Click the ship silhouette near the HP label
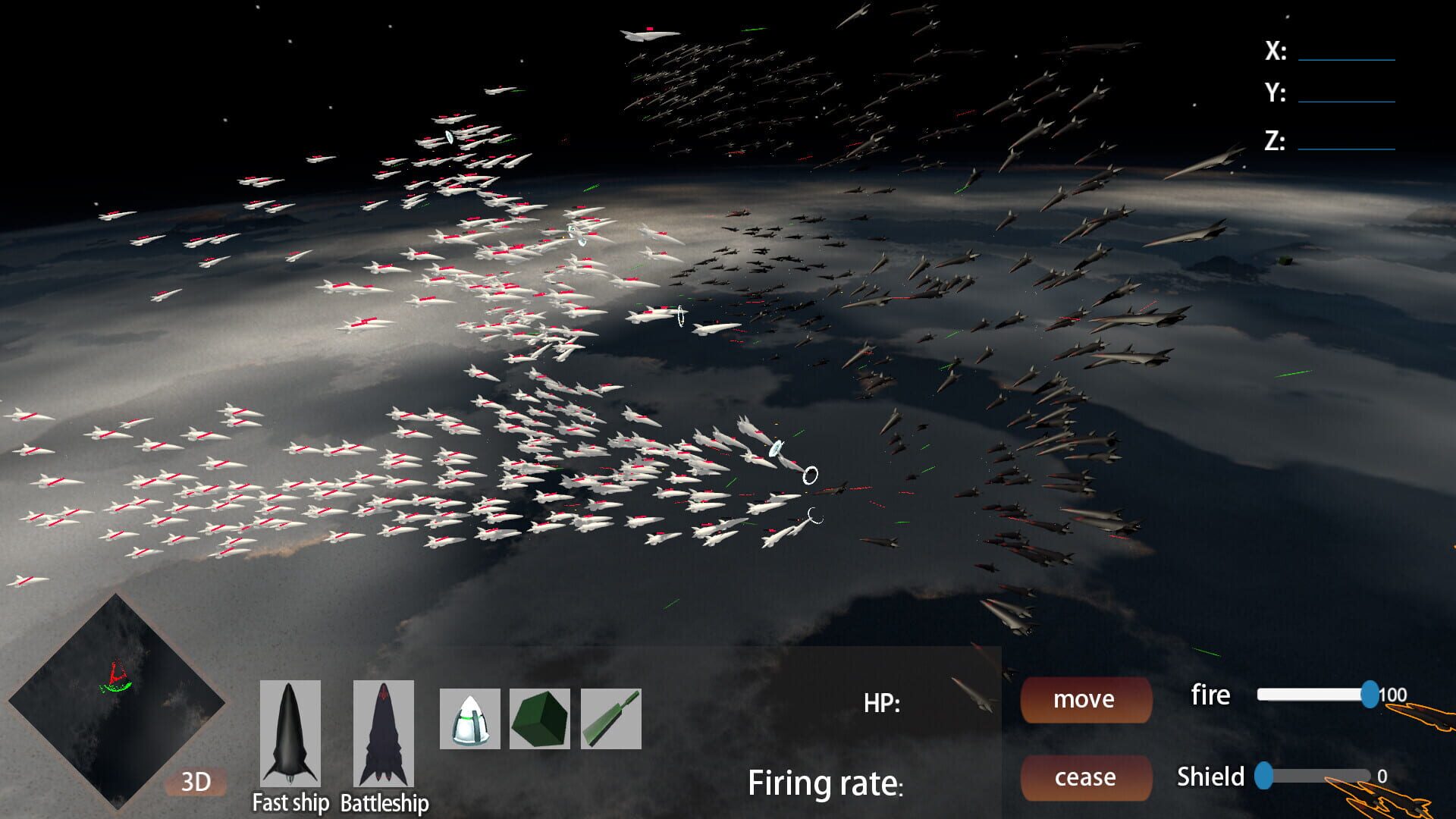The width and height of the screenshot is (1456, 819). (x=973, y=694)
